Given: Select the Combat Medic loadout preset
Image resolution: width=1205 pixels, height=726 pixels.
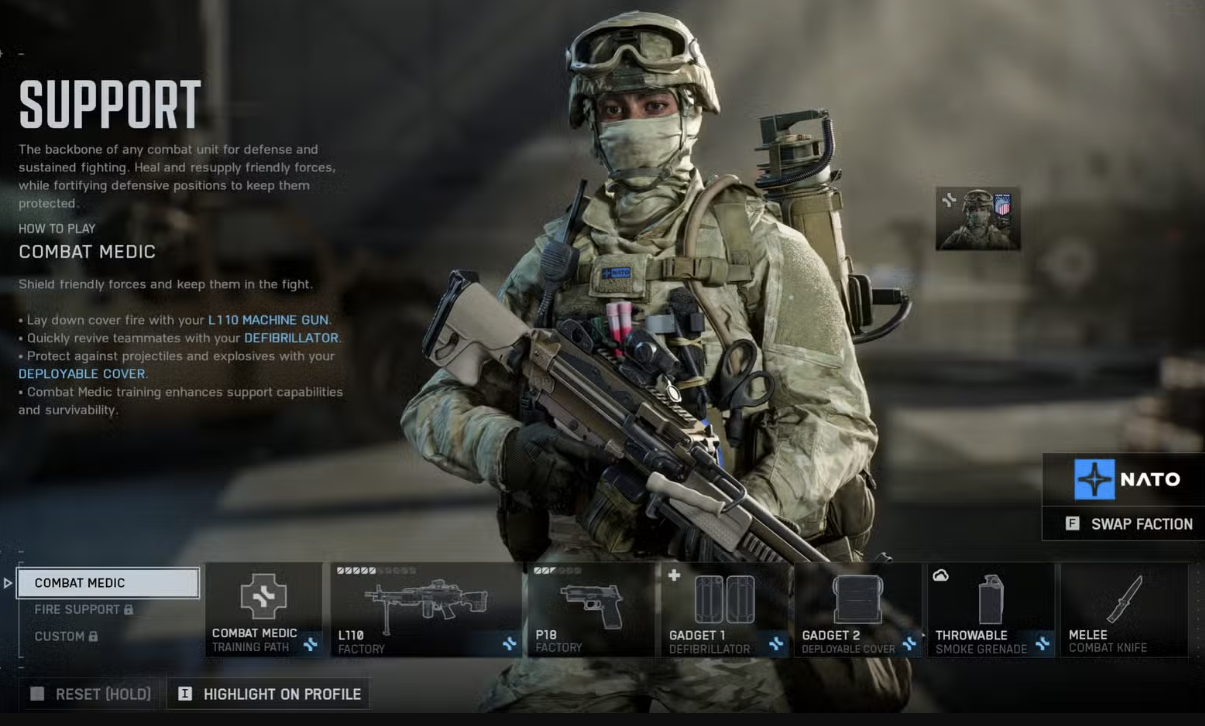Looking at the screenshot, I should coord(108,583).
